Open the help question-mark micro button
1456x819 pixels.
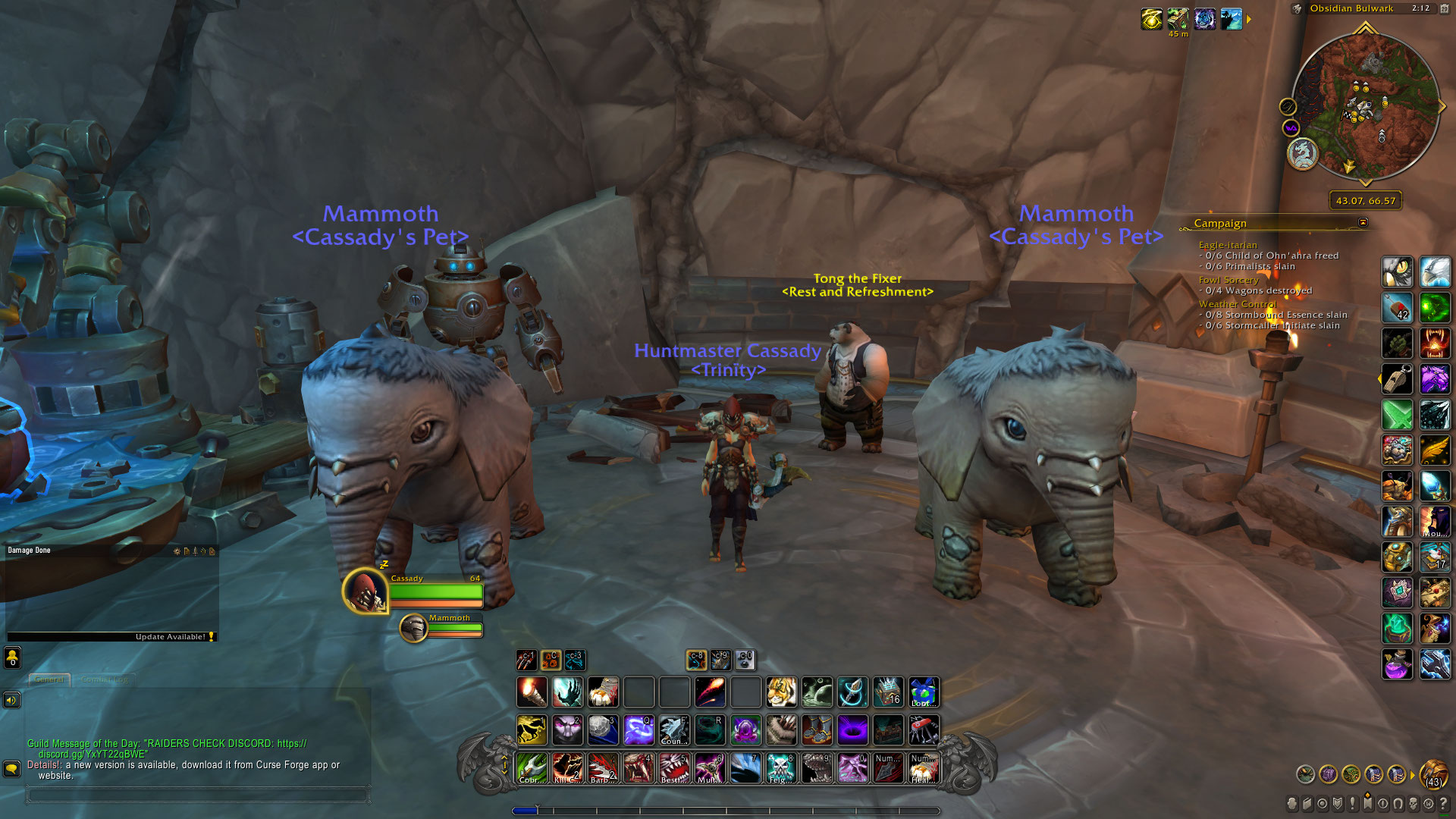pos(1444,804)
